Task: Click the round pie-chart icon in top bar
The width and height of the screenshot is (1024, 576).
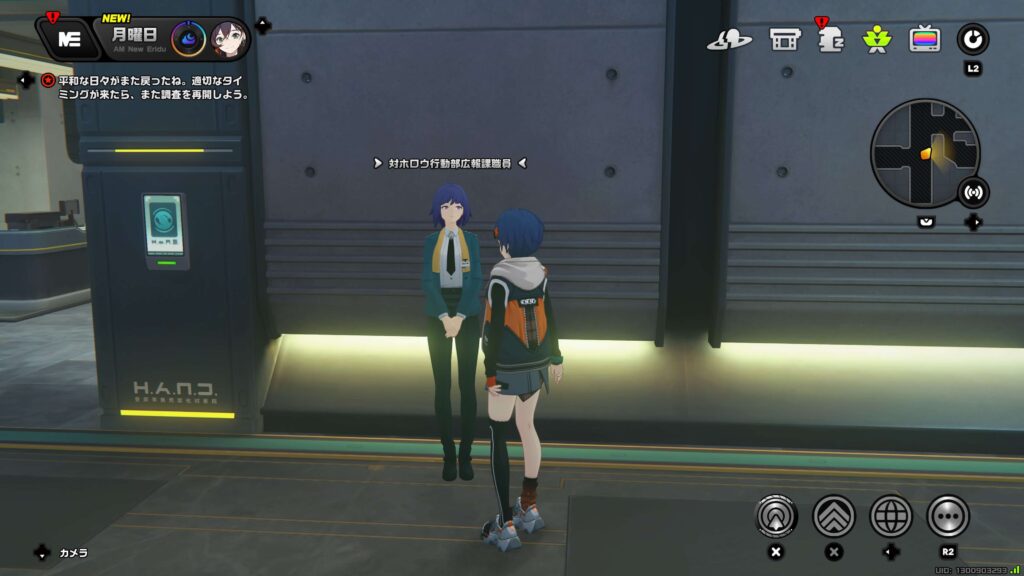Action: [x=972, y=39]
